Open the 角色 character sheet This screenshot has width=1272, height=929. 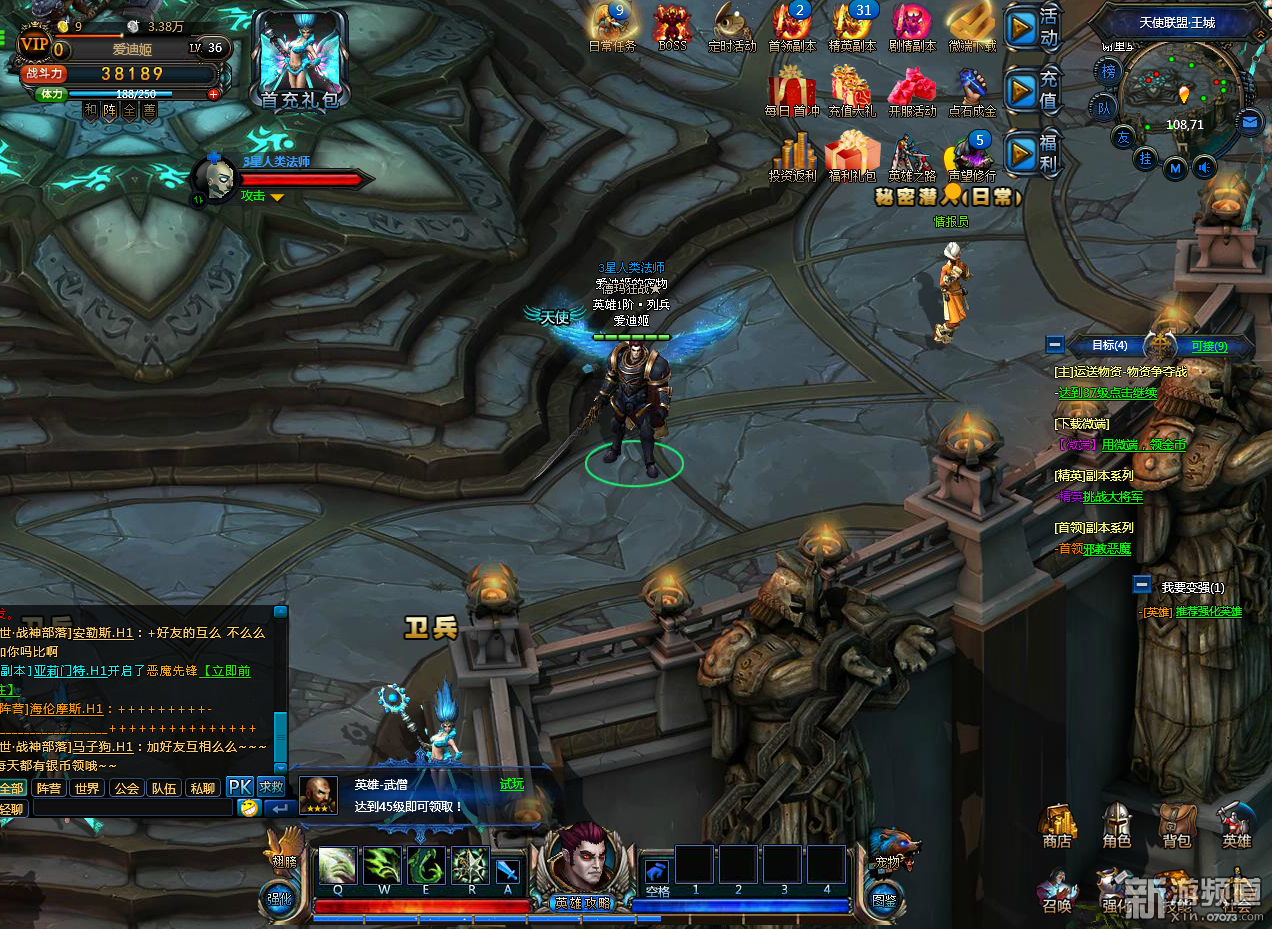[1116, 825]
